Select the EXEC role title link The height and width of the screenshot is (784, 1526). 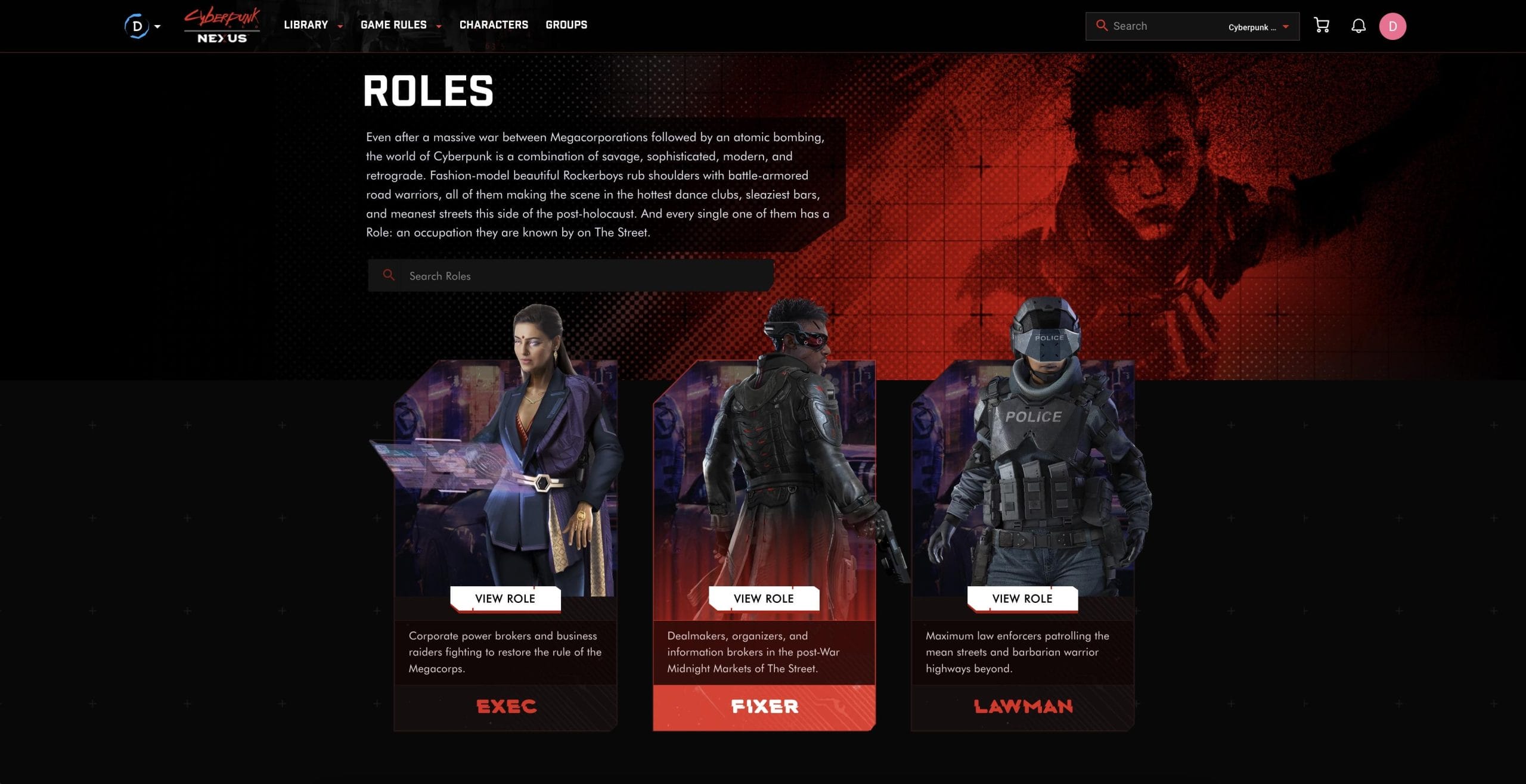[x=505, y=707]
